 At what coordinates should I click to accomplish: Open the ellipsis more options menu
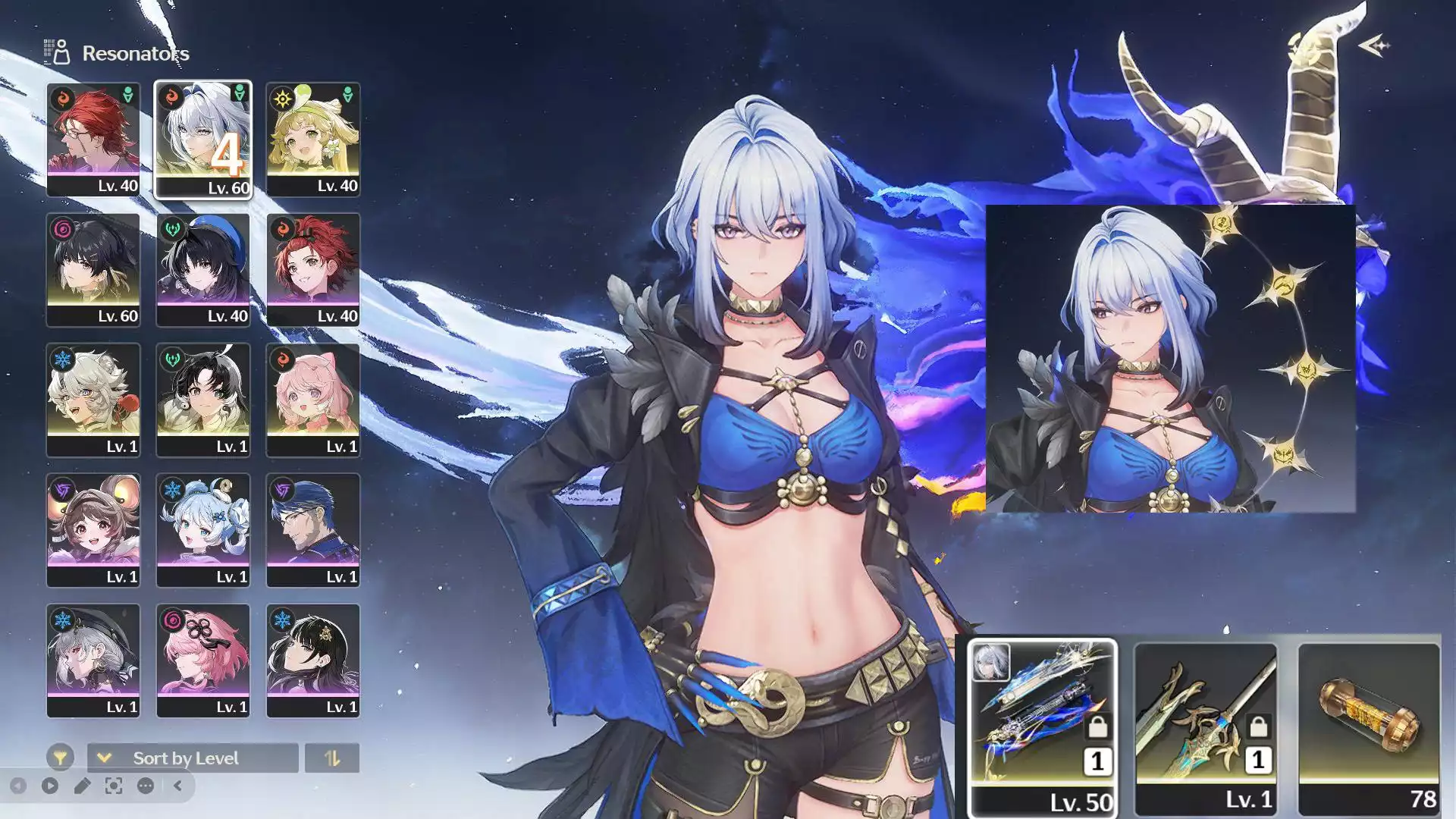[x=145, y=786]
